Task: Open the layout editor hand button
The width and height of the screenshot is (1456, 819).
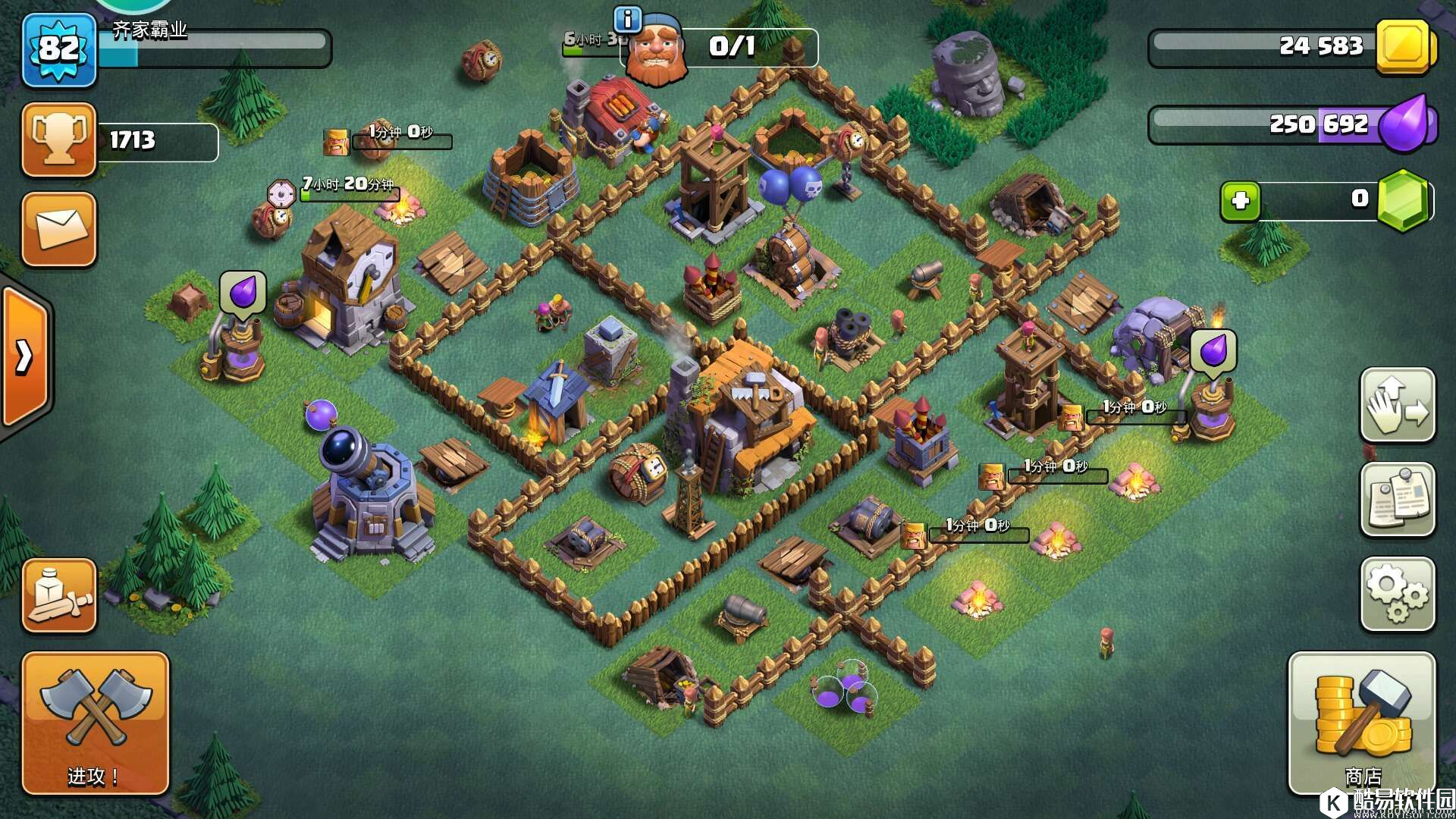Action: 1397,406
